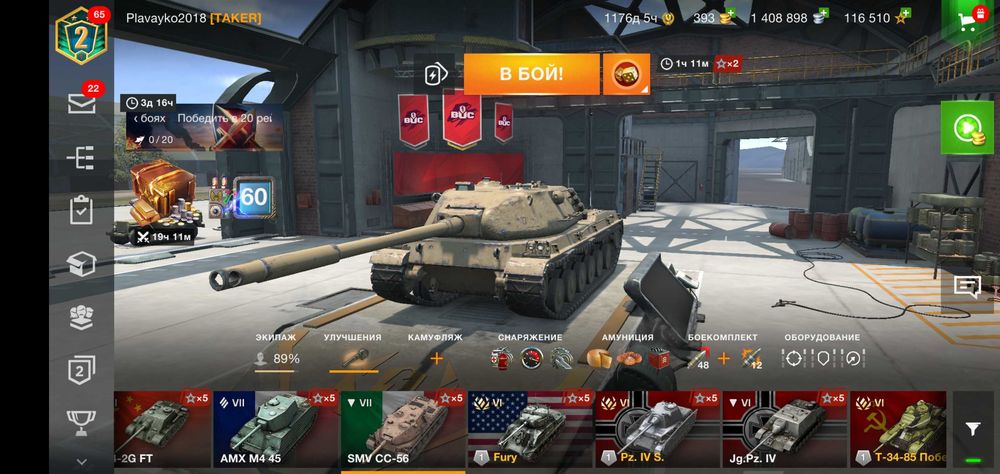The image size is (1000, 474).
Task: Start battle with the В БОЙ! button
Action: click(x=531, y=74)
